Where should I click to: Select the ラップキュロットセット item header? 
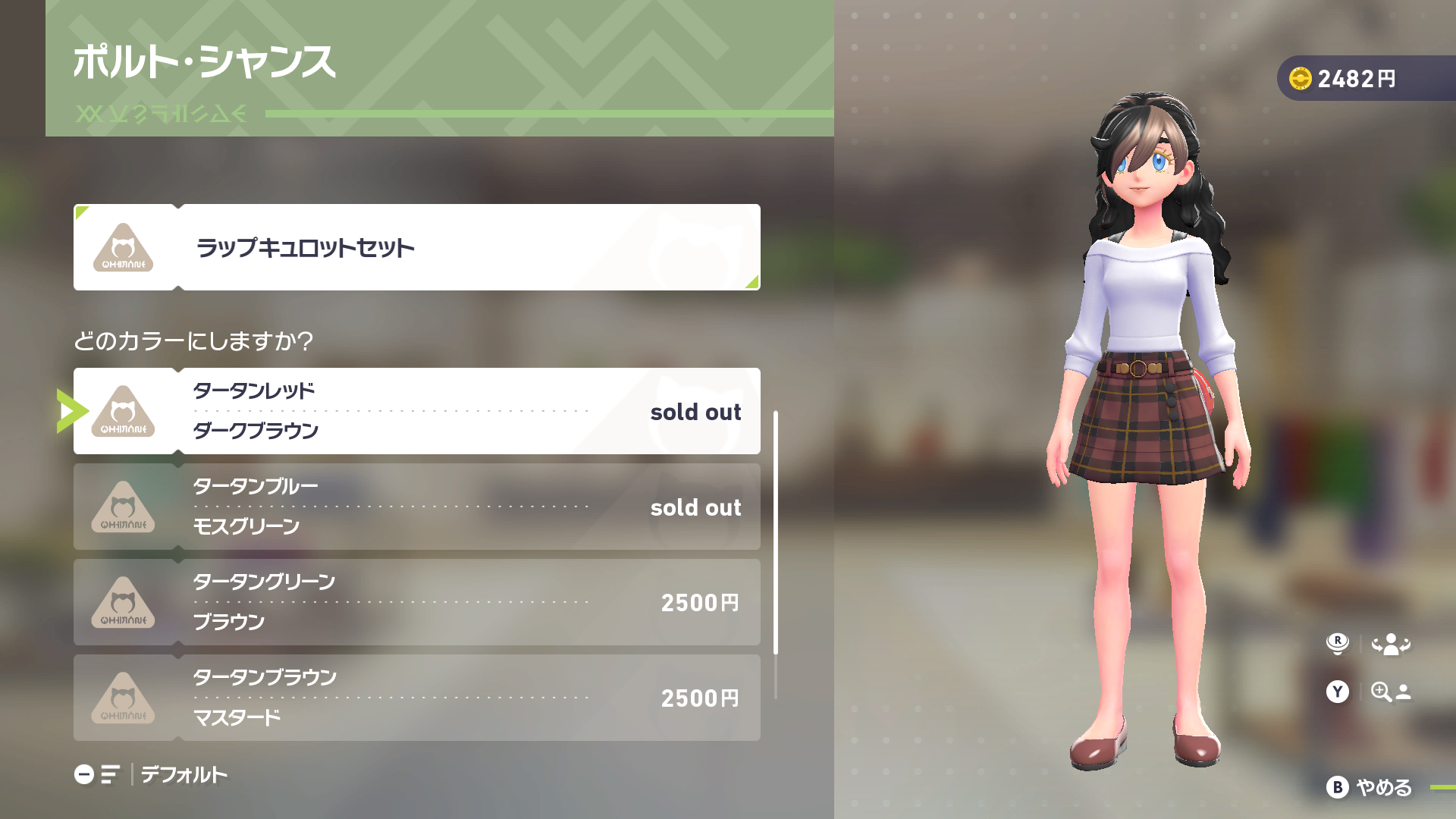click(416, 247)
